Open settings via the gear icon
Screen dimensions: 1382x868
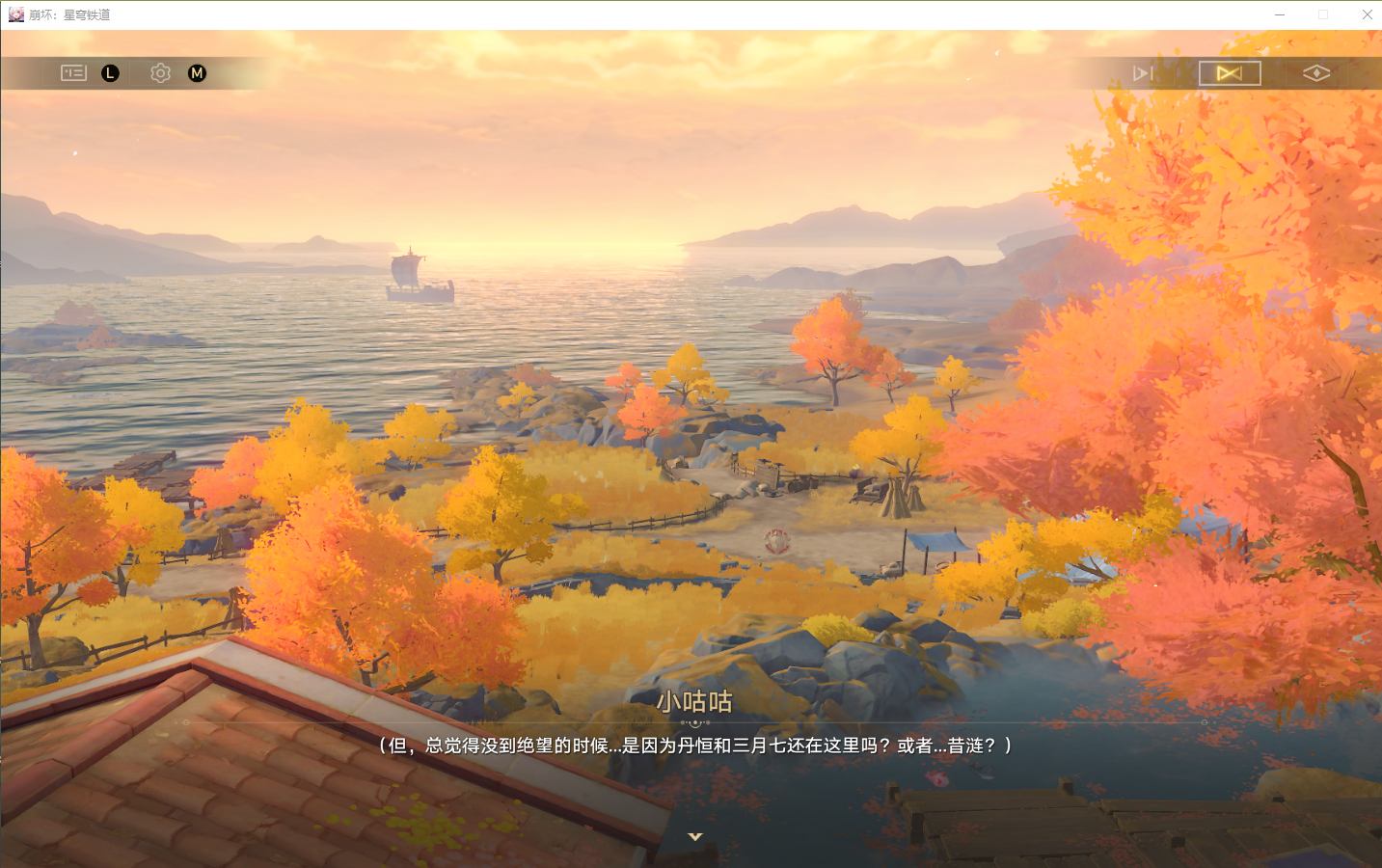[x=160, y=73]
